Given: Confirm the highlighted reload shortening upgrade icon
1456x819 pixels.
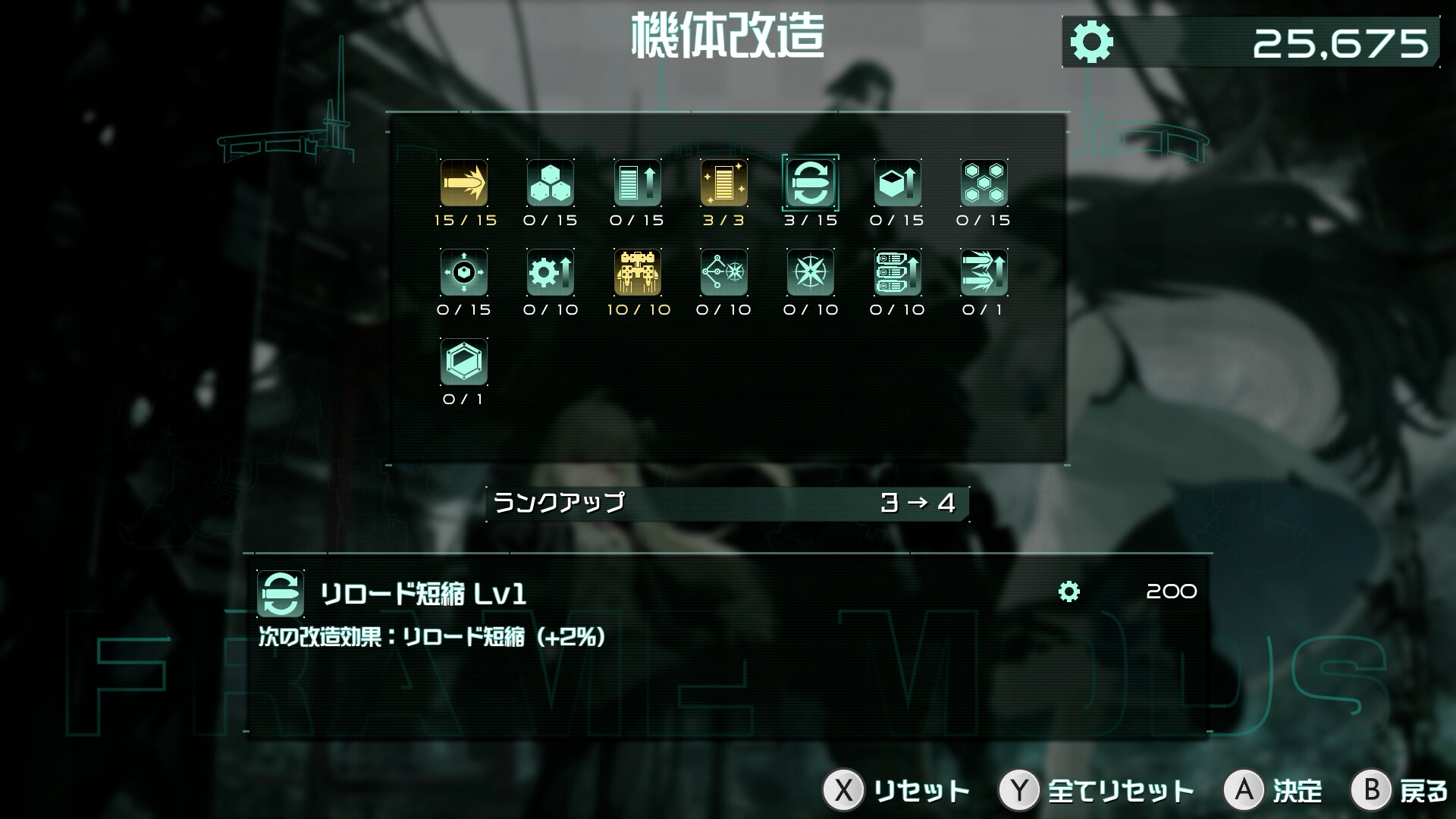Looking at the screenshot, I should tap(809, 184).
